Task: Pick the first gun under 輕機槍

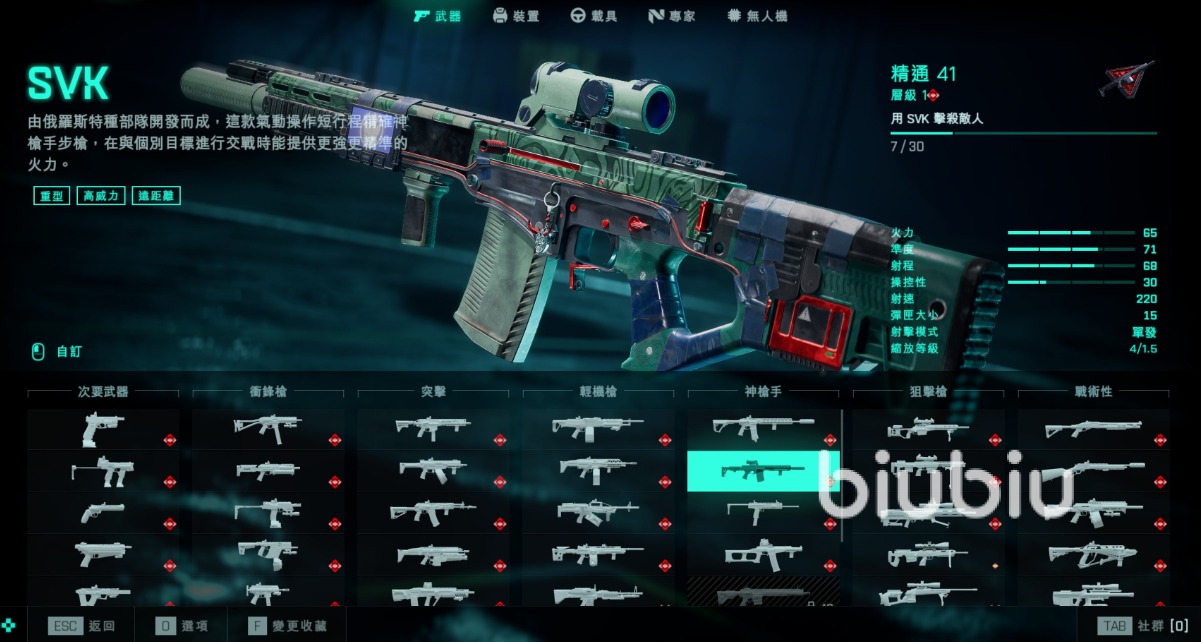Action: pyautogui.click(x=598, y=429)
